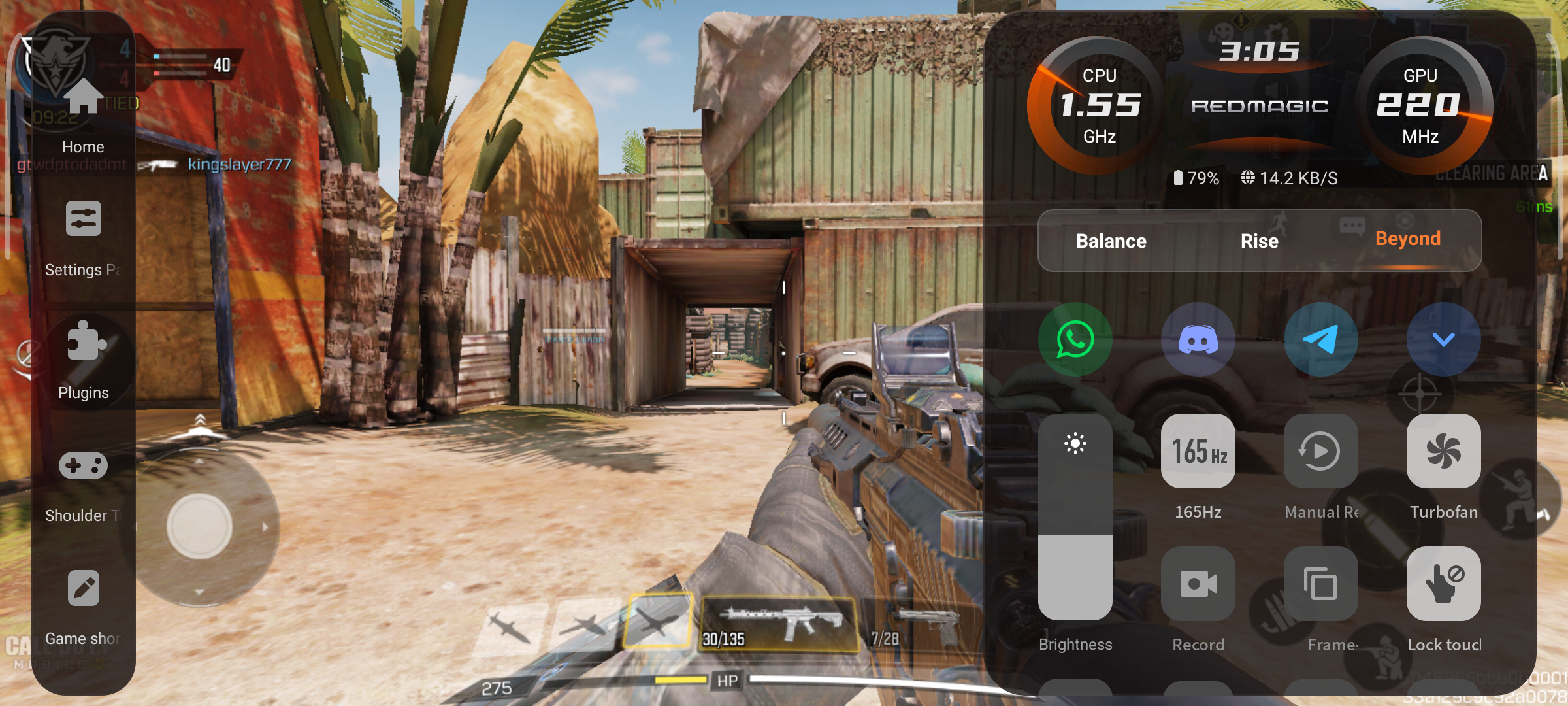Start screen recording with the Record button
The height and width of the screenshot is (706, 1568).
click(x=1198, y=584)
